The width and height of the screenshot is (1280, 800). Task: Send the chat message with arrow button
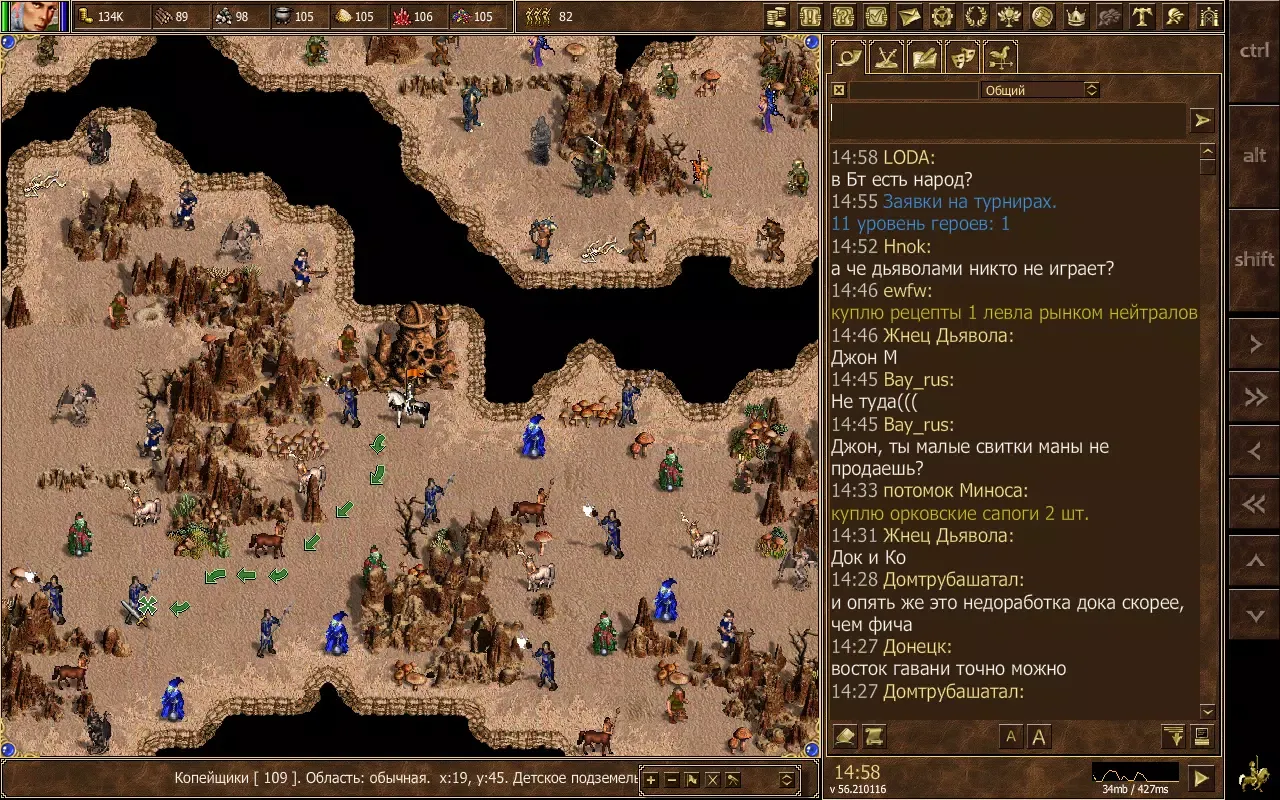click(1202, 120)
